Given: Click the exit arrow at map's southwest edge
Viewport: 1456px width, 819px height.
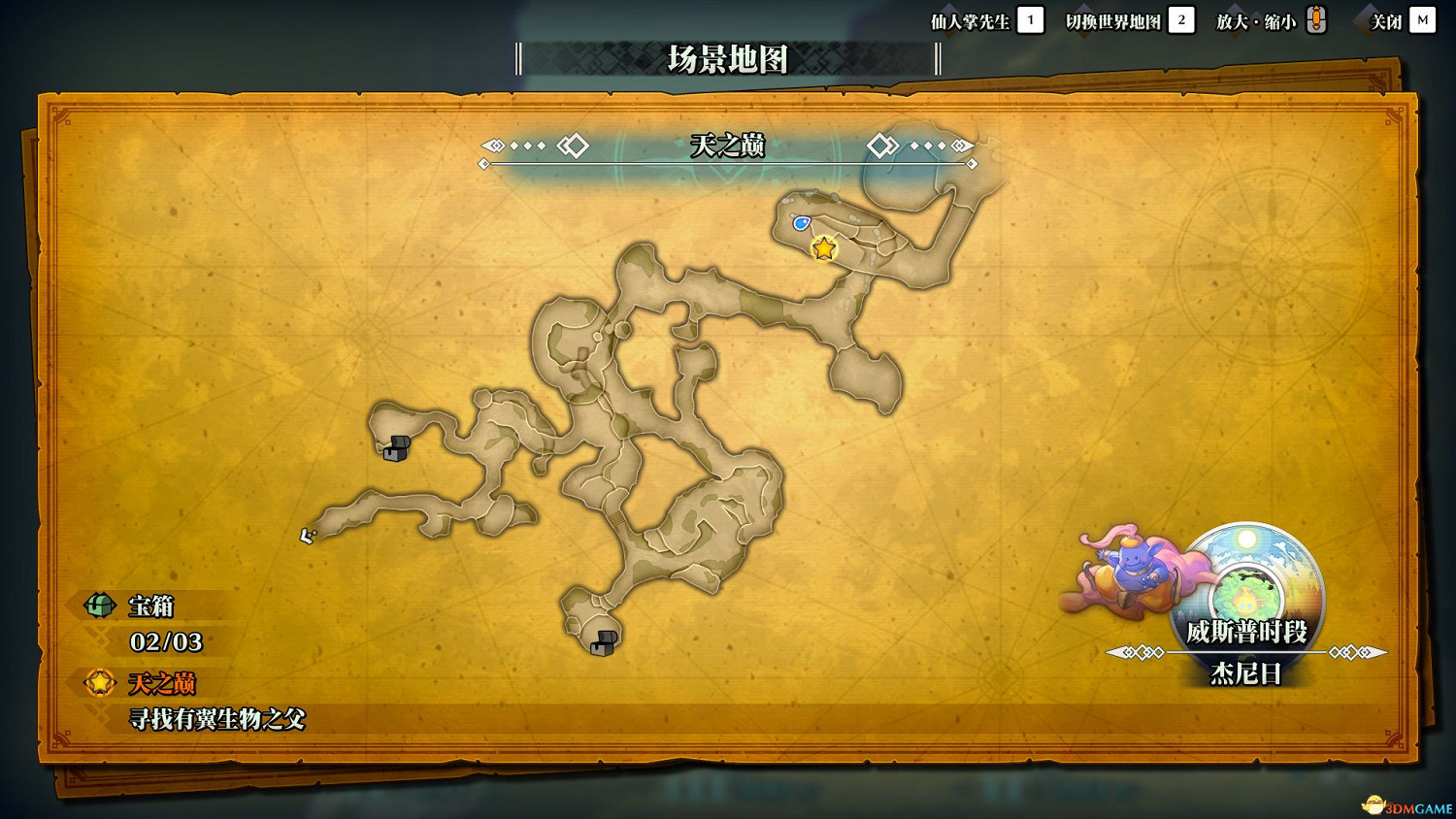Looking at the screenshot, I should click(x=308, y=535).
